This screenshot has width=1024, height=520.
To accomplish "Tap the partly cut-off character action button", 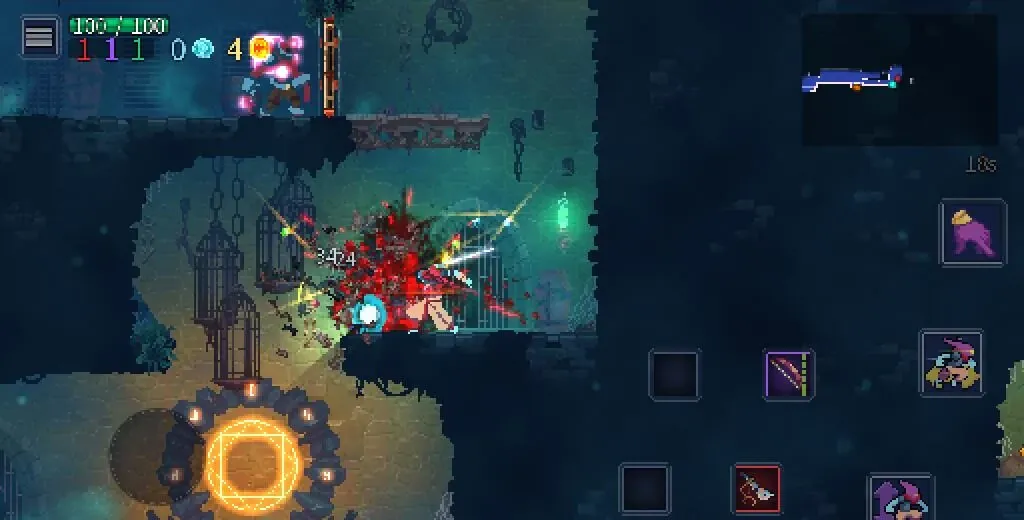I will click(900, 497).
